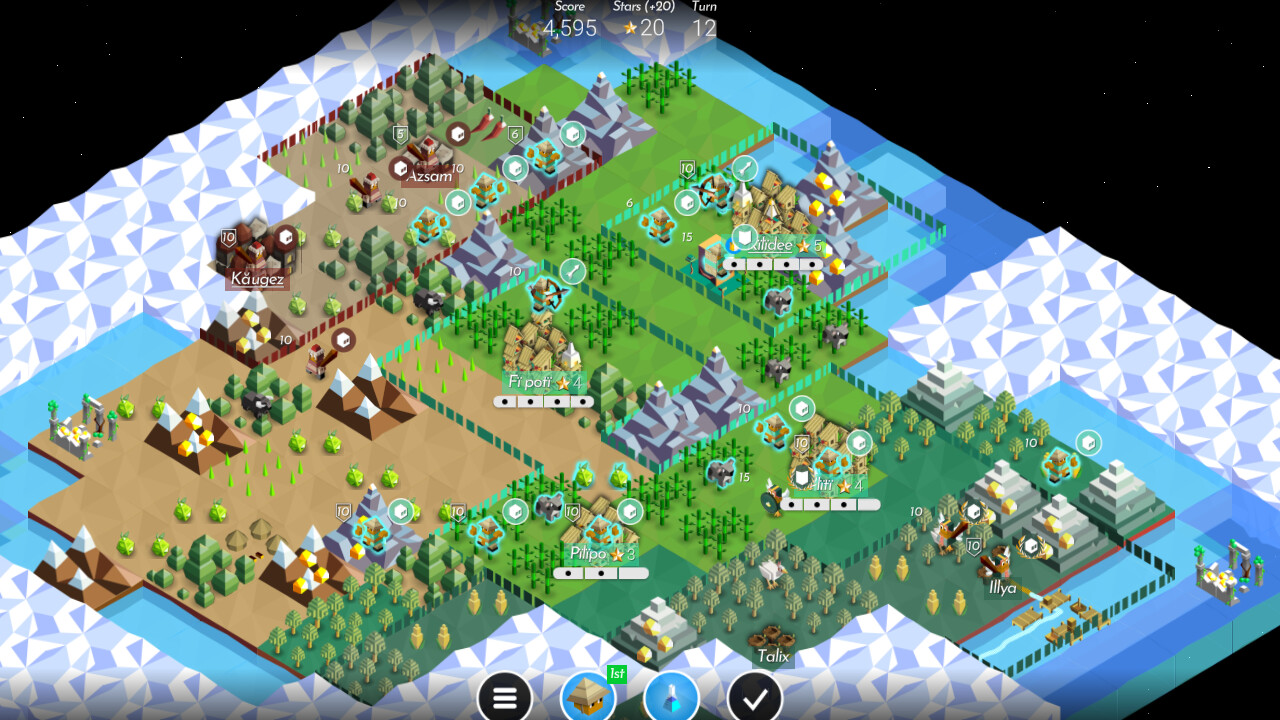
Task: Click the cube icon beside the rider near Kaugez
Action: click(287, 237)
